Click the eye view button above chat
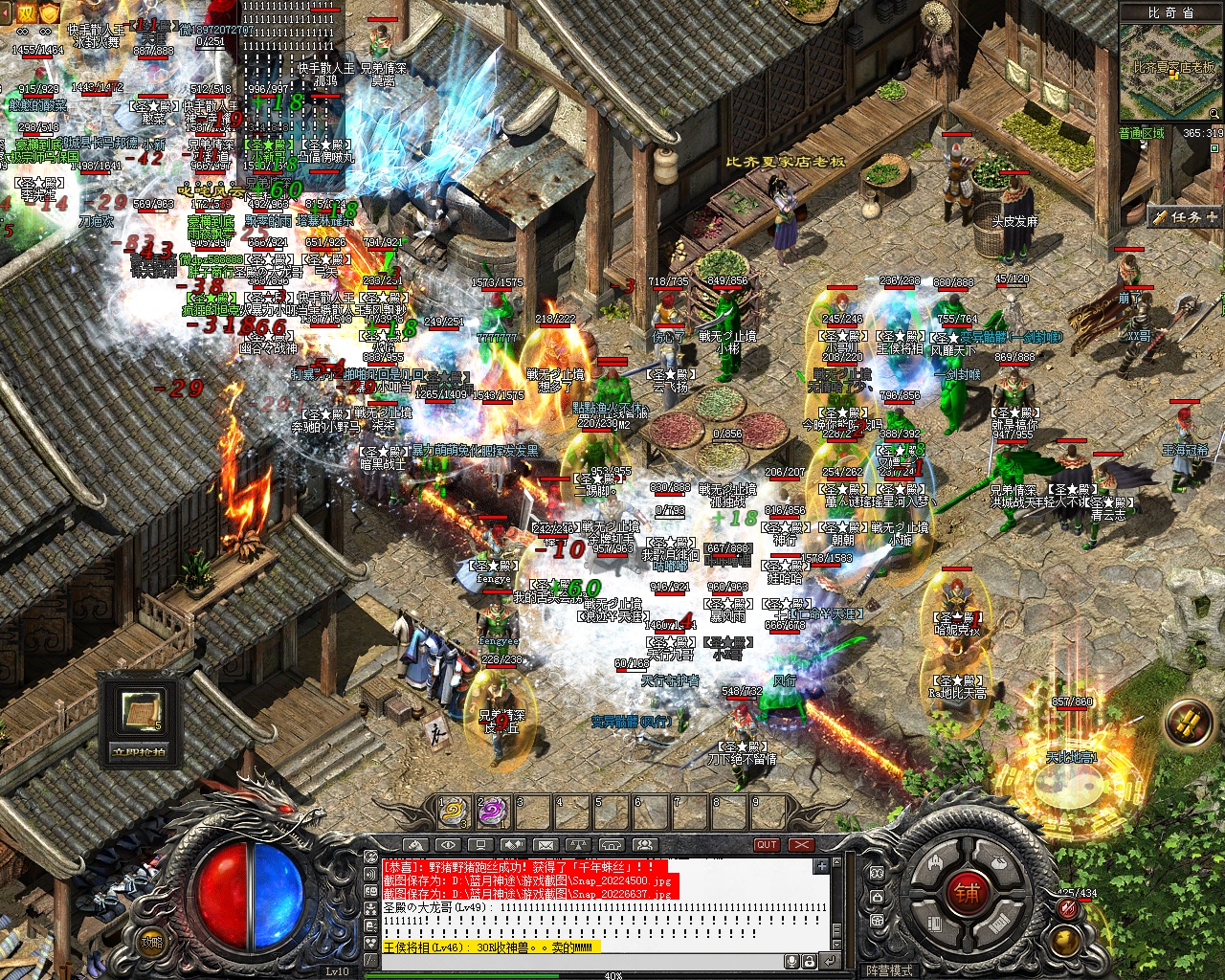This screenshot has width=1225, height=980. click(x=447, y=845)
